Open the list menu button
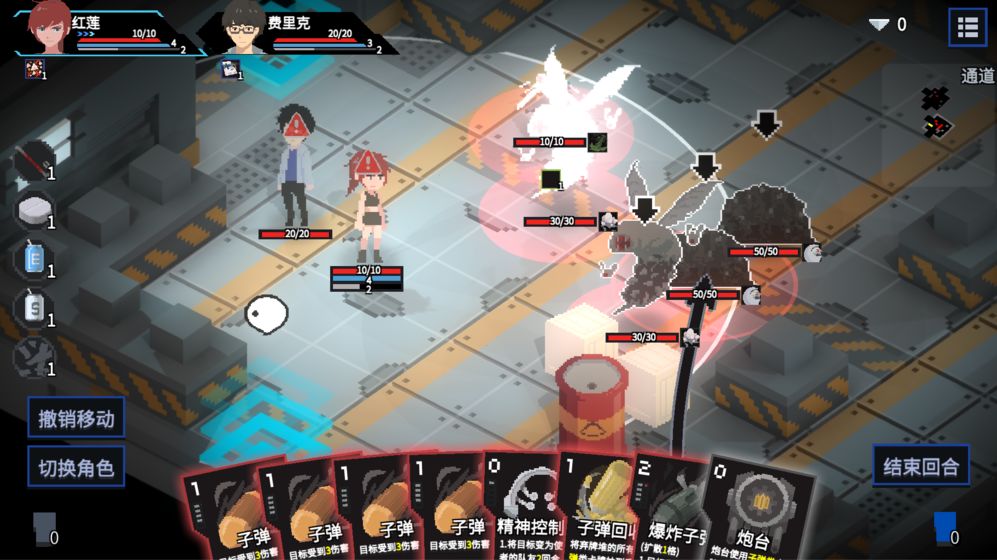997x560 pixels. [967, 28]
